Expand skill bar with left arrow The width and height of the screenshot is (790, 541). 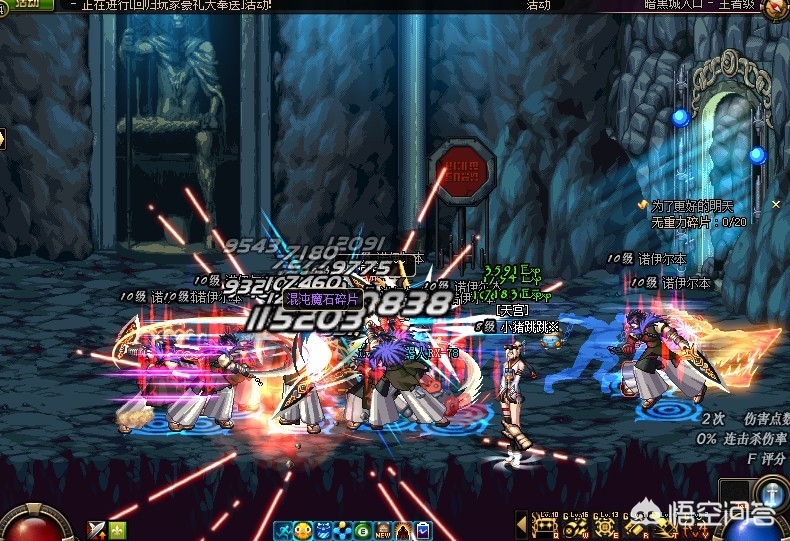[x=521, y=523]
